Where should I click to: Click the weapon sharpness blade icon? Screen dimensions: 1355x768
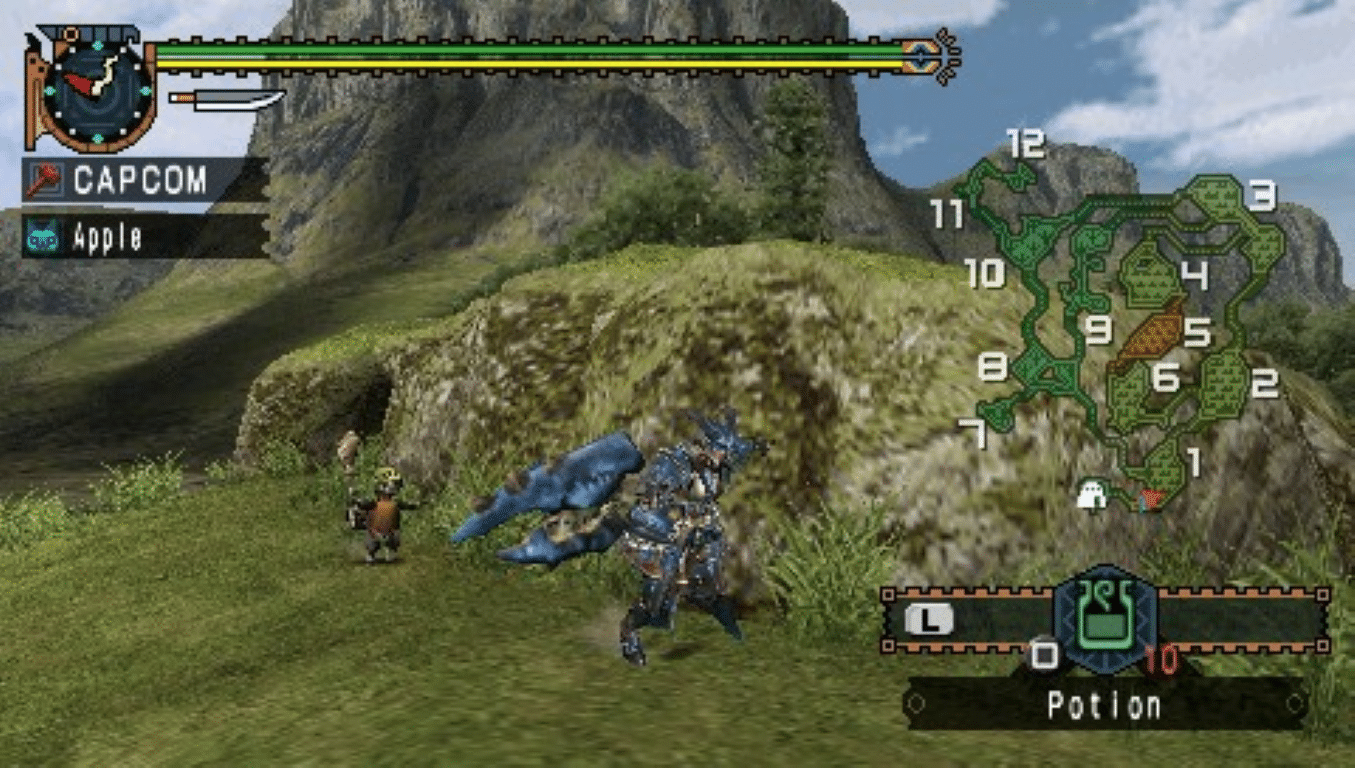tap(228, 99)
